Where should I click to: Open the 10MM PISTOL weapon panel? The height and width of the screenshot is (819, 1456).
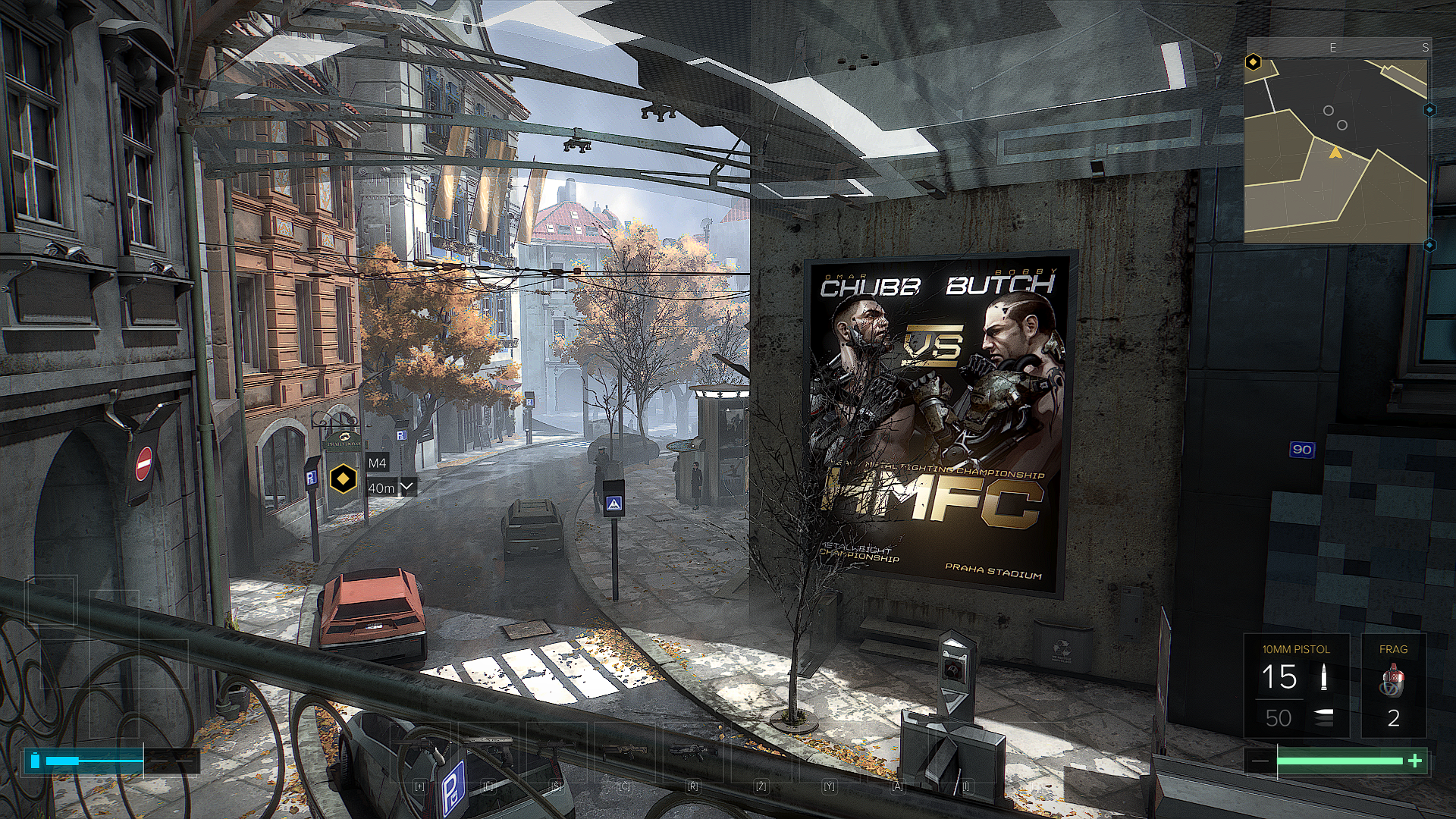click(x=1296, y=686)
